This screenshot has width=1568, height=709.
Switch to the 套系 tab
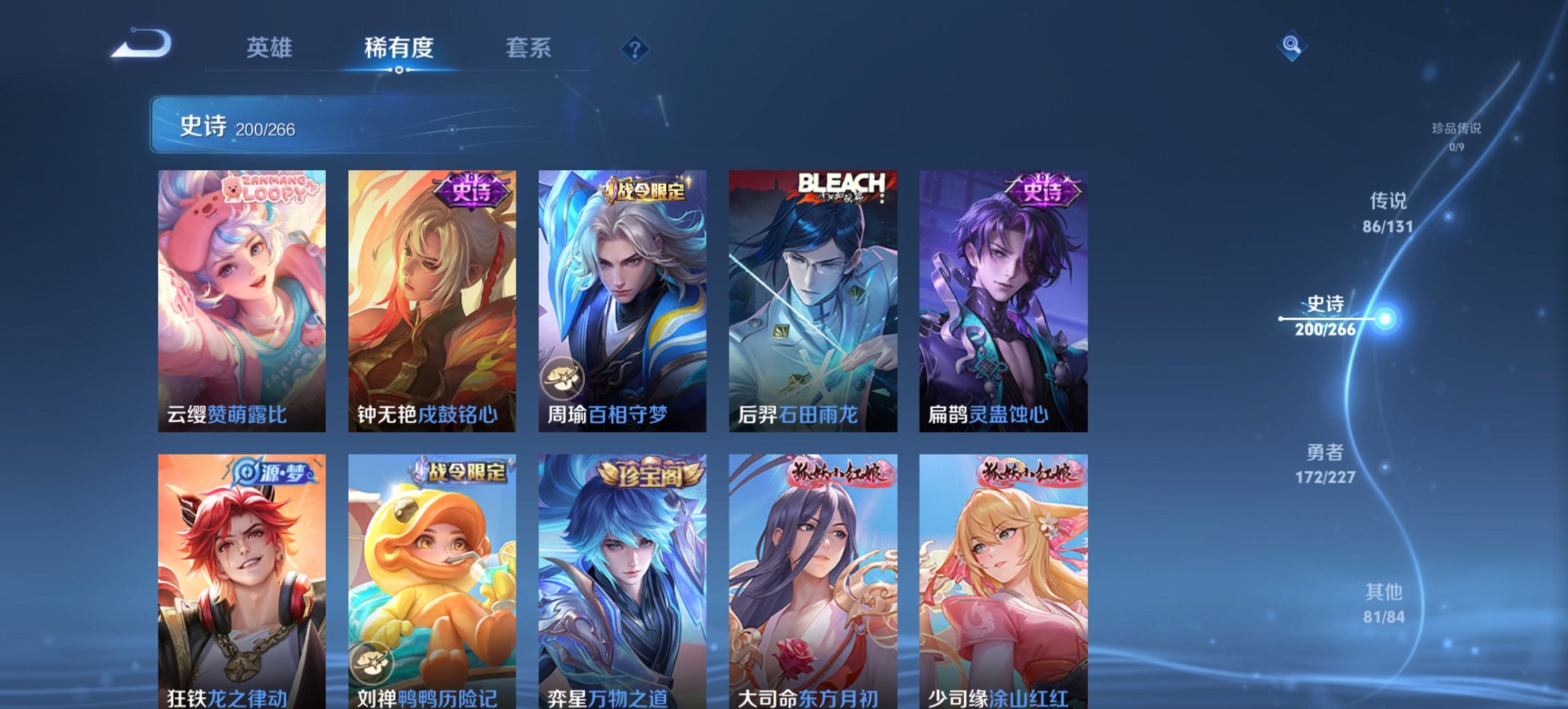(x=529, y=48)
